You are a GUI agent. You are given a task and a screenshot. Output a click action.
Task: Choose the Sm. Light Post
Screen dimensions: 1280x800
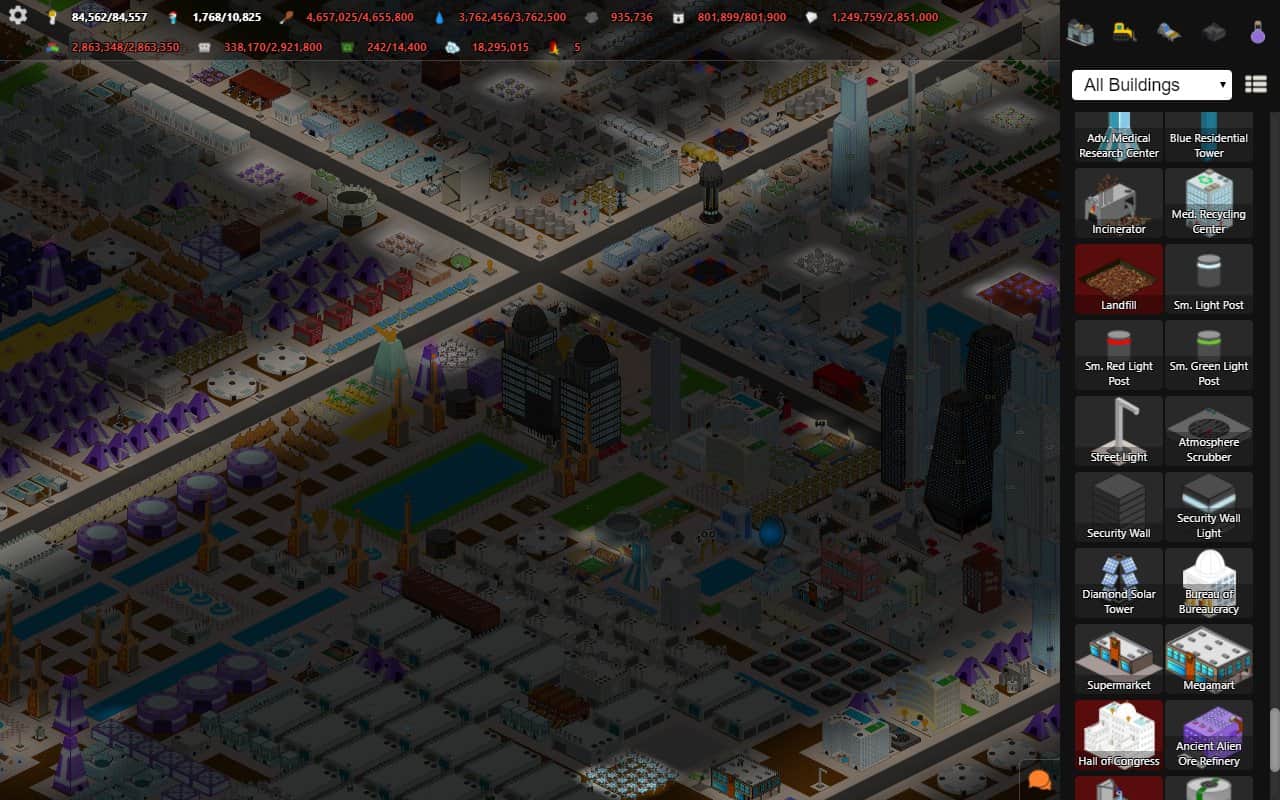coord(1208,278)
